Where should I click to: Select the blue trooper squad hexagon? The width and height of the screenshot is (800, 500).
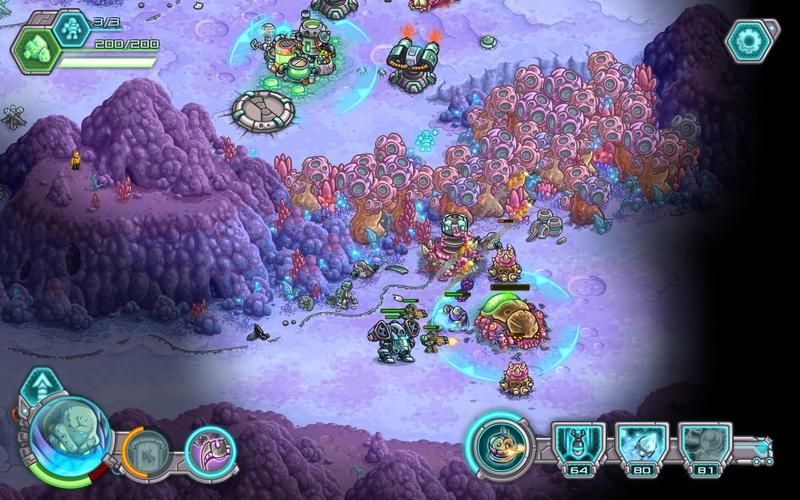72,28
